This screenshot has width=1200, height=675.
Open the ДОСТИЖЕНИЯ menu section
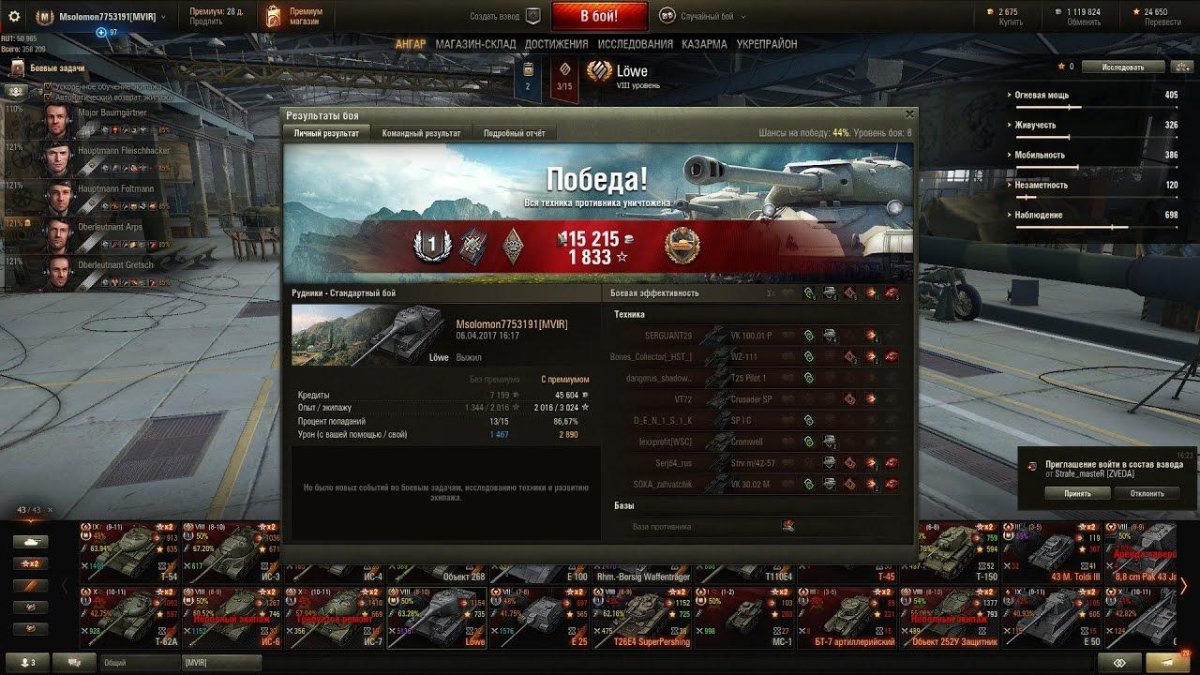coord(556,44)
